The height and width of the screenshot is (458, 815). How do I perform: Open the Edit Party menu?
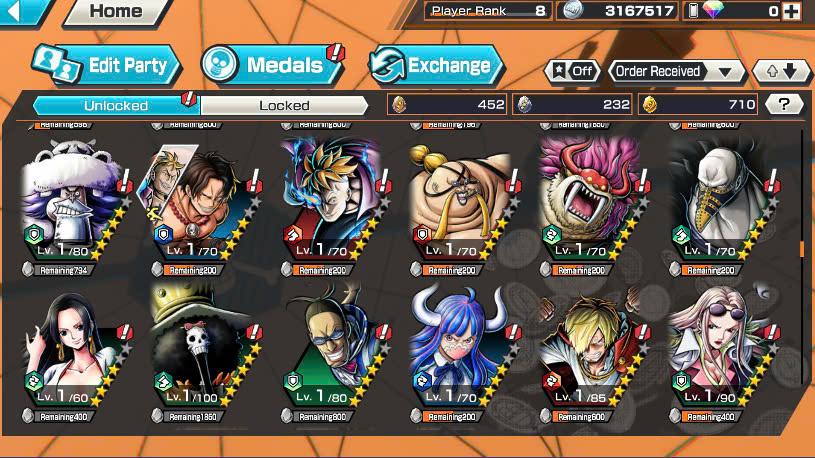click(106, 66)
